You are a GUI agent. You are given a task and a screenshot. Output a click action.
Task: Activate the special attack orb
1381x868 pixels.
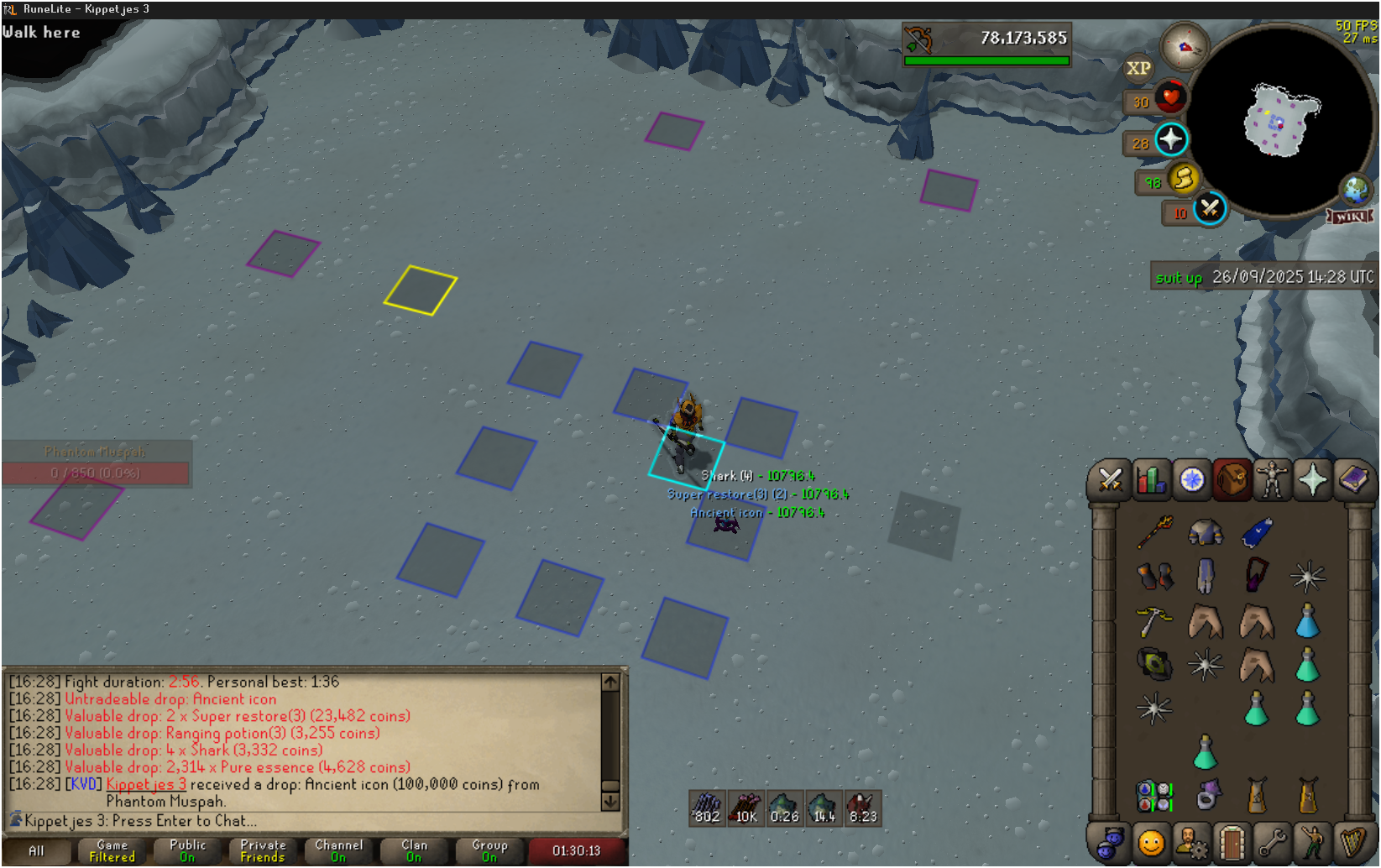(1210, 209)
